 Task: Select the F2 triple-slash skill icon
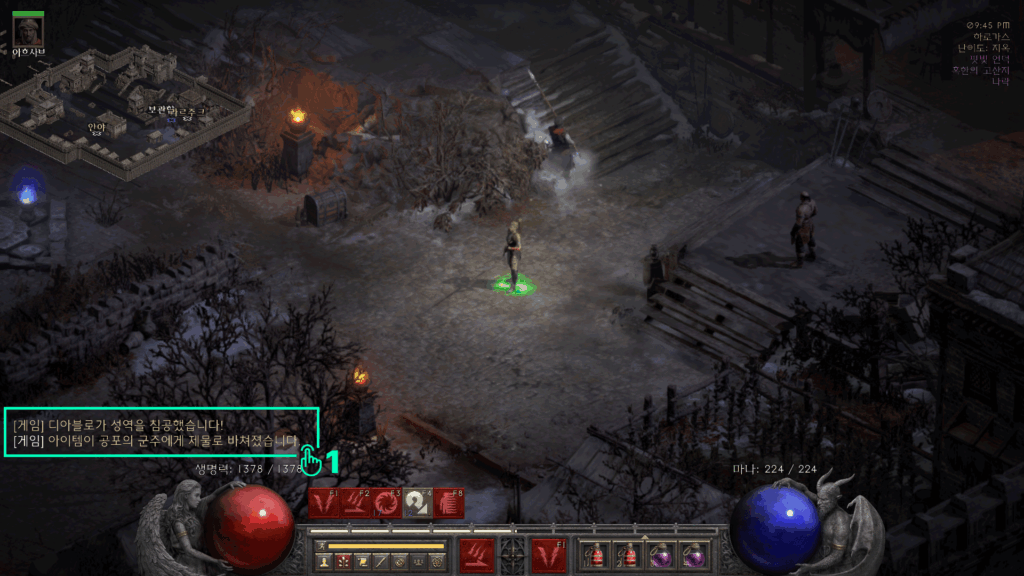[354, 503]
